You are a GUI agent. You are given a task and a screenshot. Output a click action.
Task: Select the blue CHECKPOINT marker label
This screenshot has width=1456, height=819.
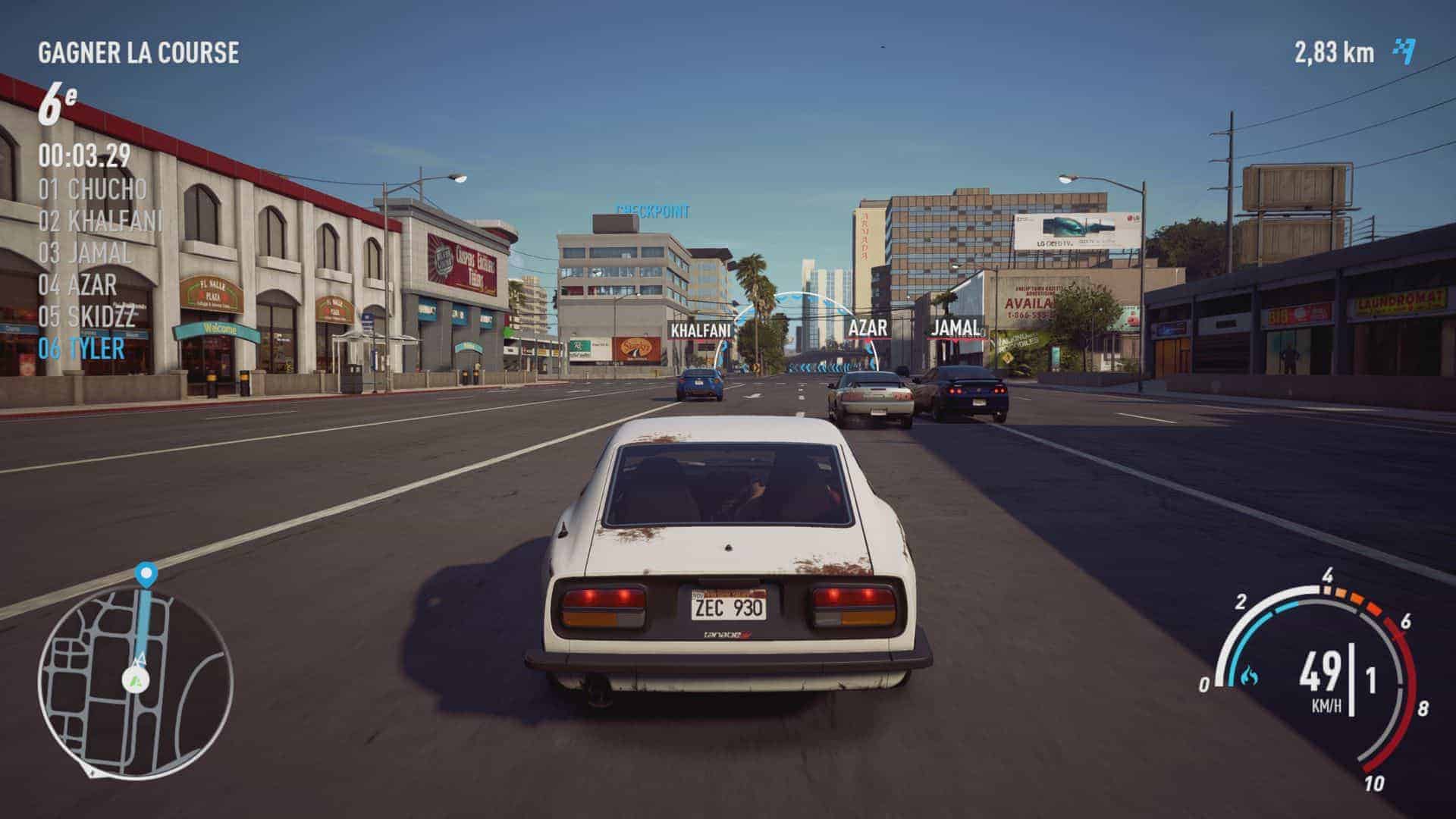[x=653, y=211]
